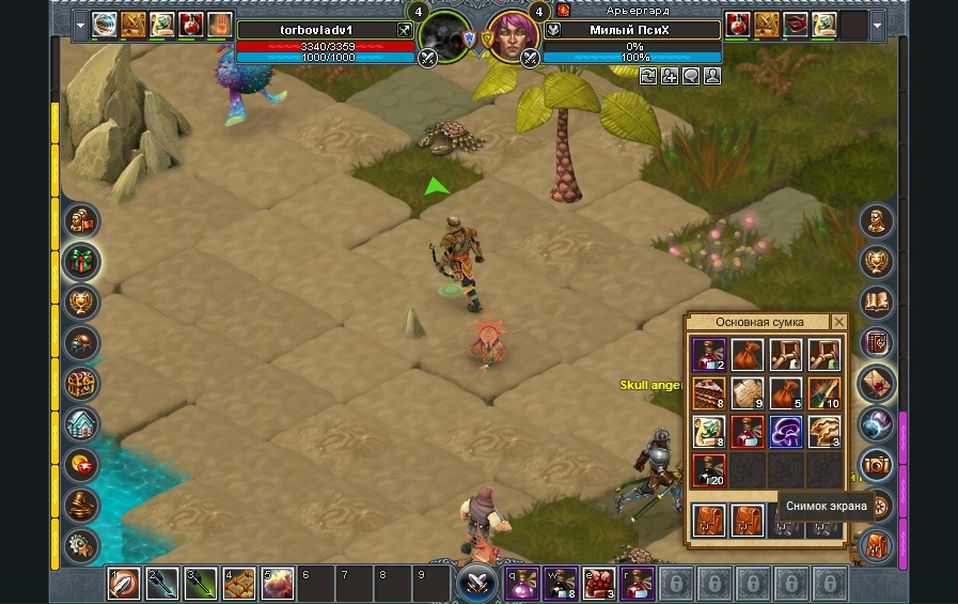Open the backpack button in right sidebar
Viewport: 958px width, 604px height.
coord(877,545)
